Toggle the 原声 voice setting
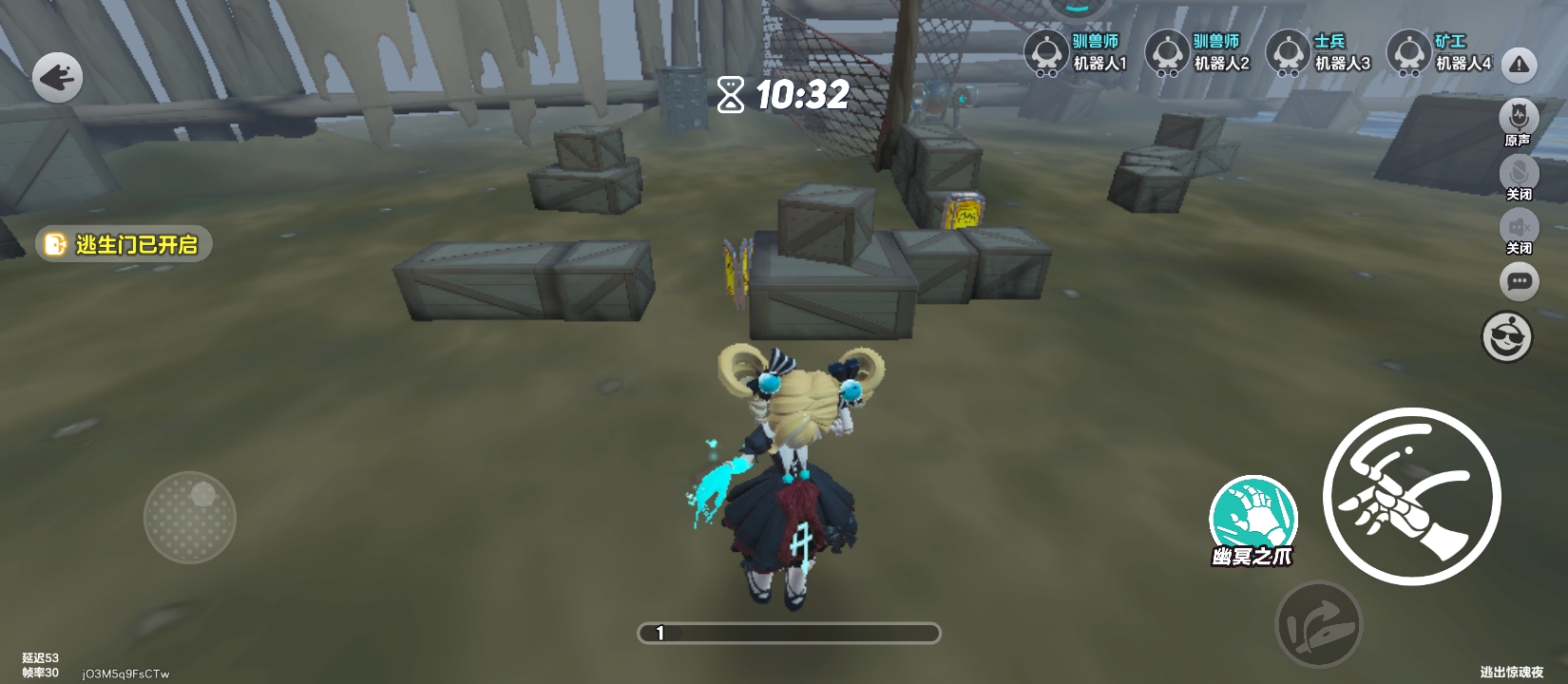This screenshot has height=684, width=1568. tap(1519, 119)
